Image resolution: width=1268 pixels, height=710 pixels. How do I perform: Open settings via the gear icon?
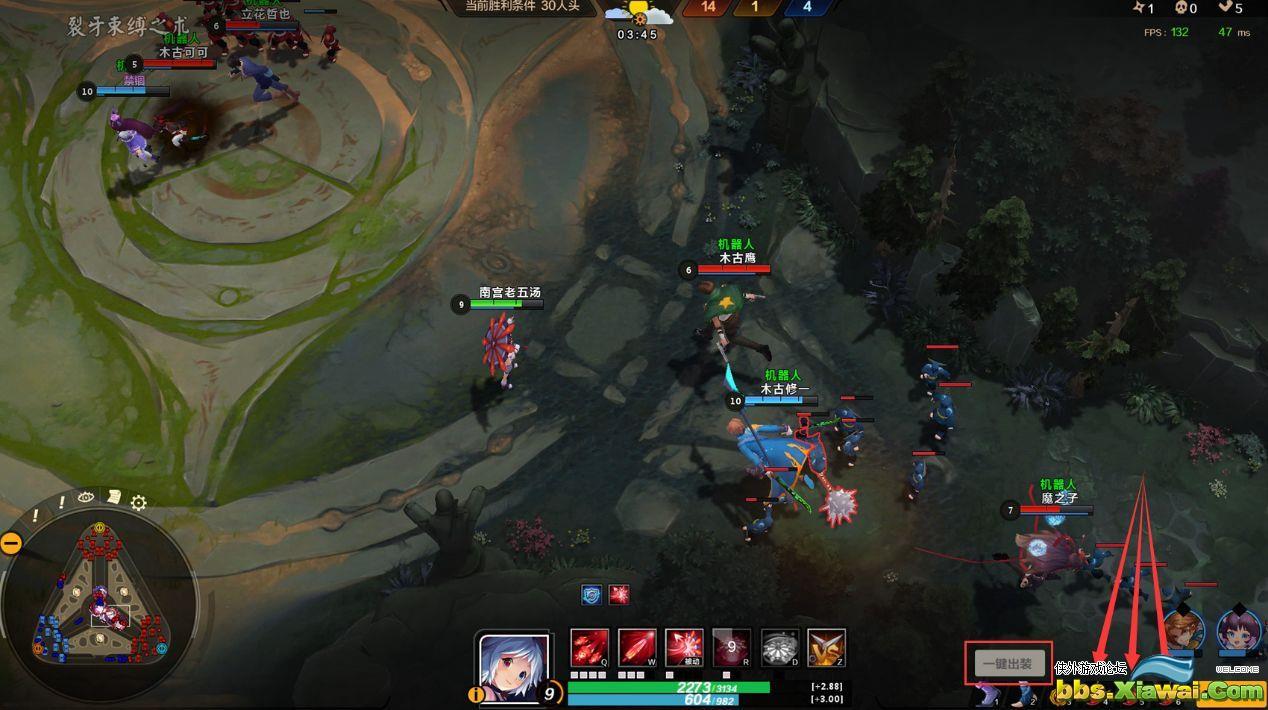(139, 503)
